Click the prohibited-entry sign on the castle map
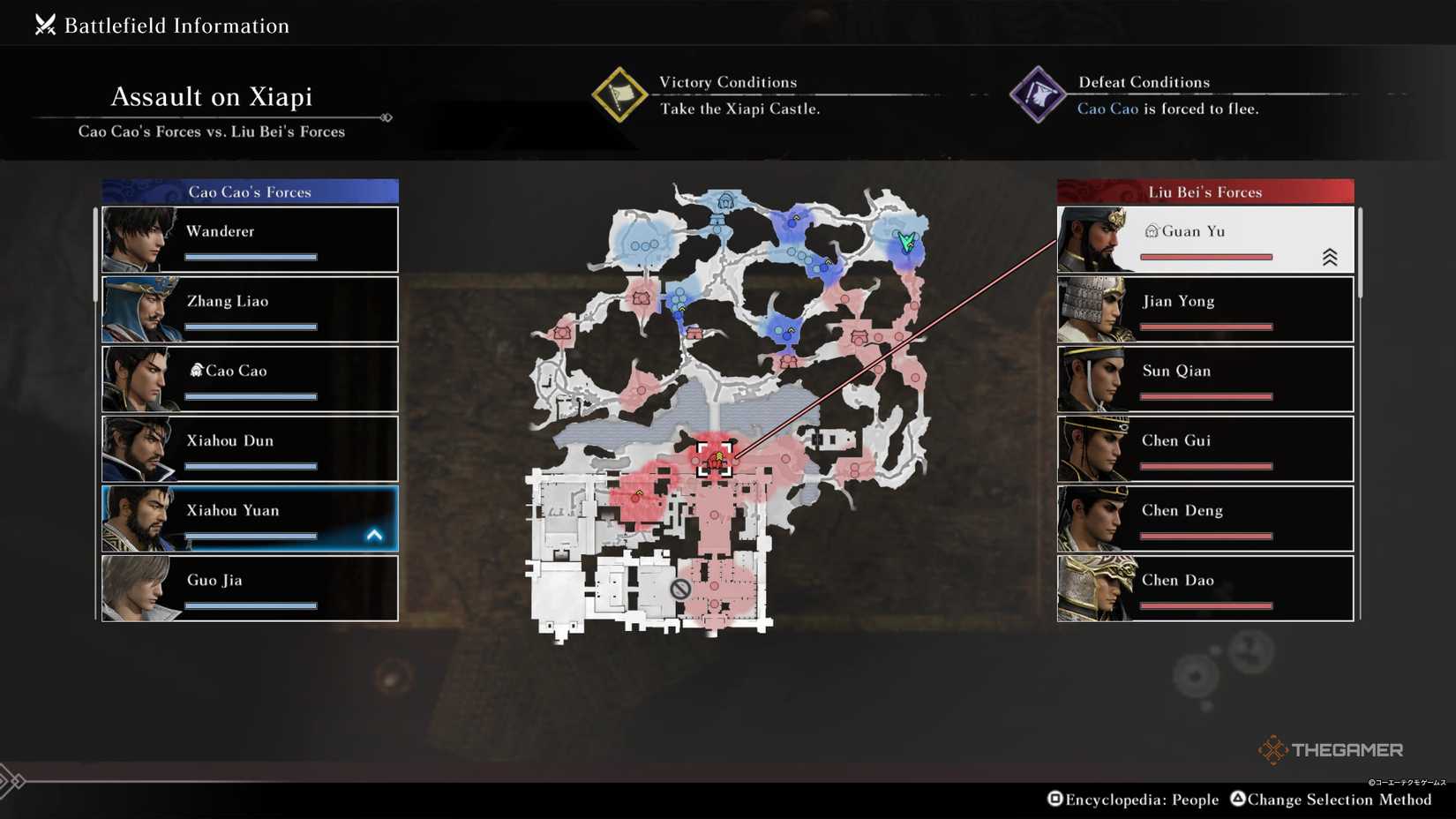 tap(679, 588)
